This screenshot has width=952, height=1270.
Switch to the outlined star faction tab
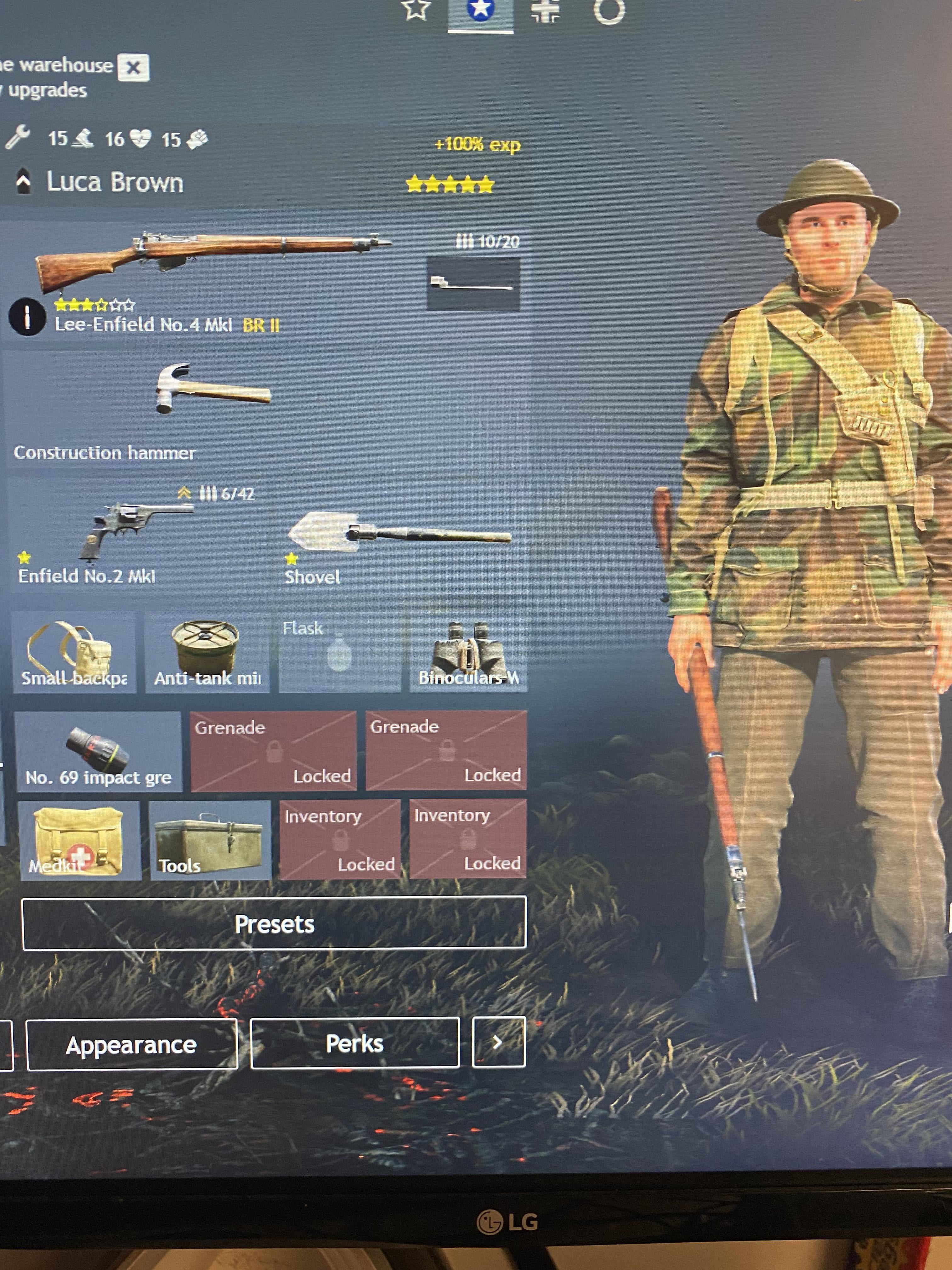click(416, 10)
